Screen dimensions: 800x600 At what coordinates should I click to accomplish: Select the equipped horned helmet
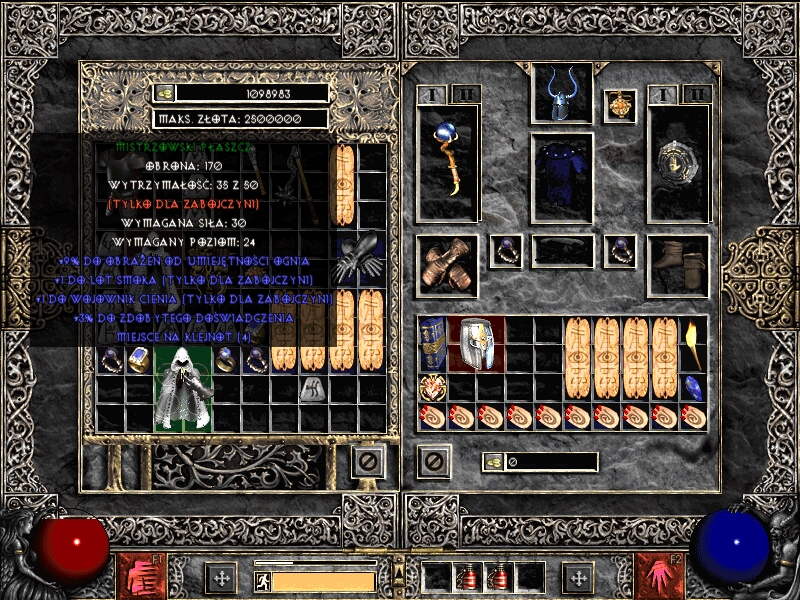click(562, 95)
